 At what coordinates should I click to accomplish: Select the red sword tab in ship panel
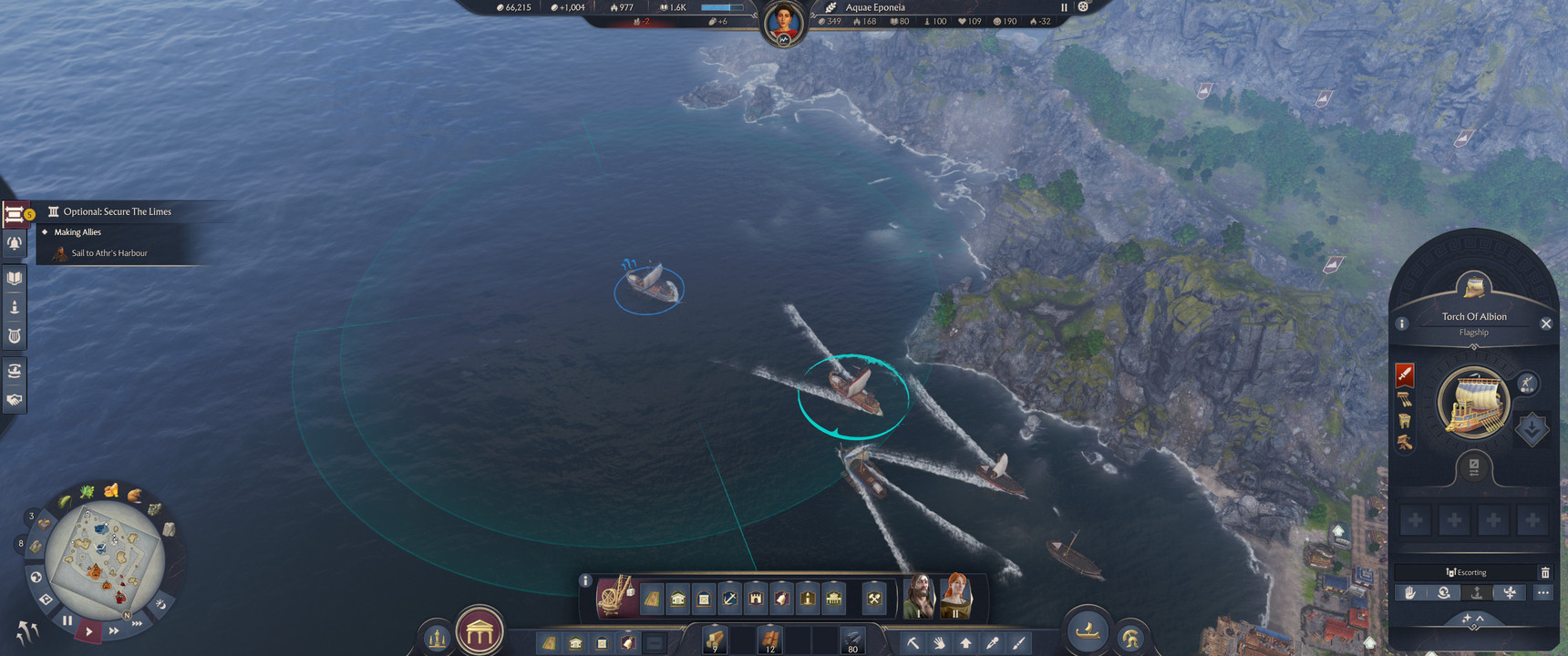[x=1404, y=374]
